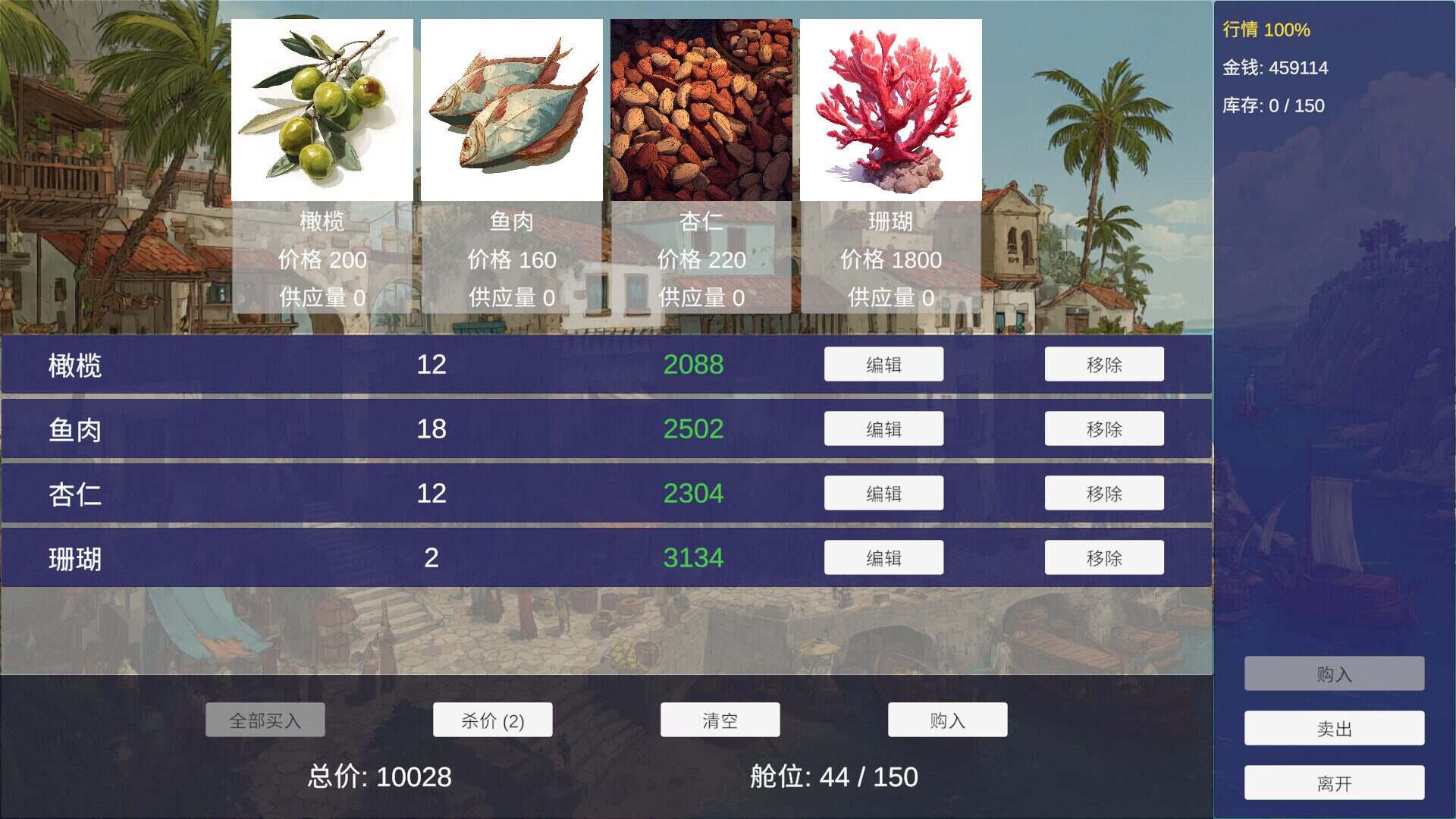Click the bottom 购入 purchase button
The width and height of the screenshot is (1456, 819).
[x=947, y=719]
